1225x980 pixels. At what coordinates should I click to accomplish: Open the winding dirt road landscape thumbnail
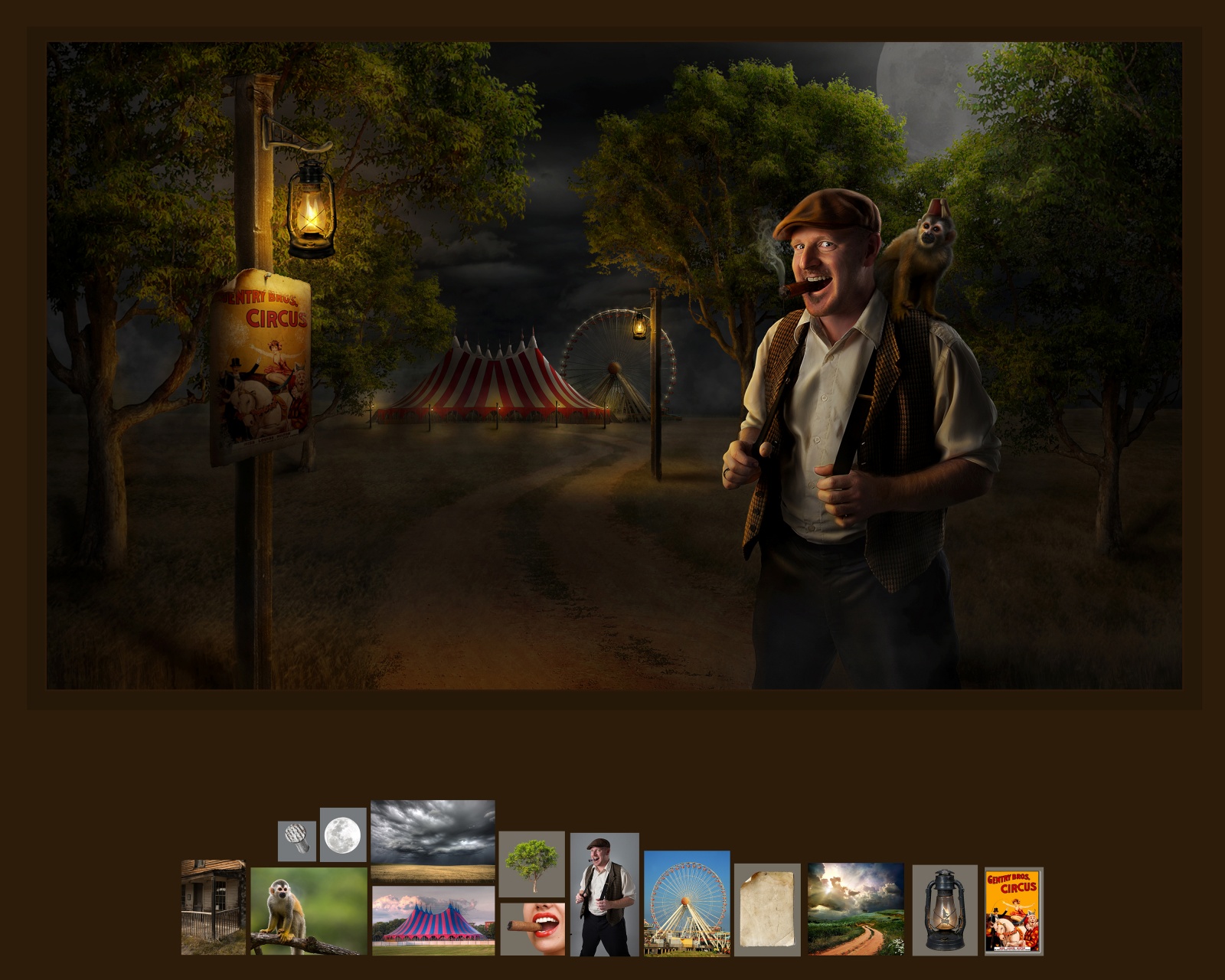pyautogui.click(x=856, y=909)
